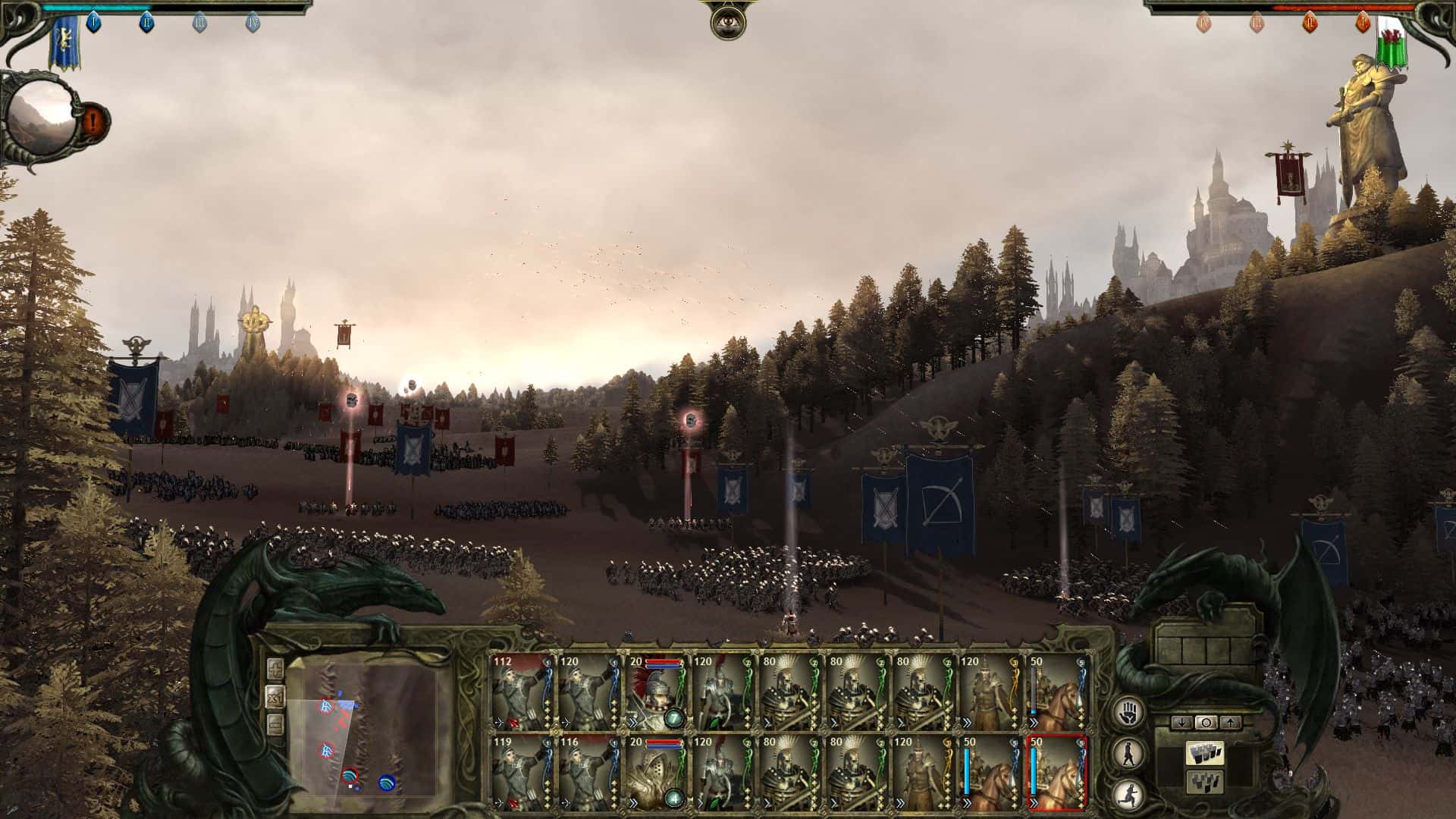The image size is (1456, 819).
Task: Click the minimap zoom-out minus button
Action: click(275, 723)
